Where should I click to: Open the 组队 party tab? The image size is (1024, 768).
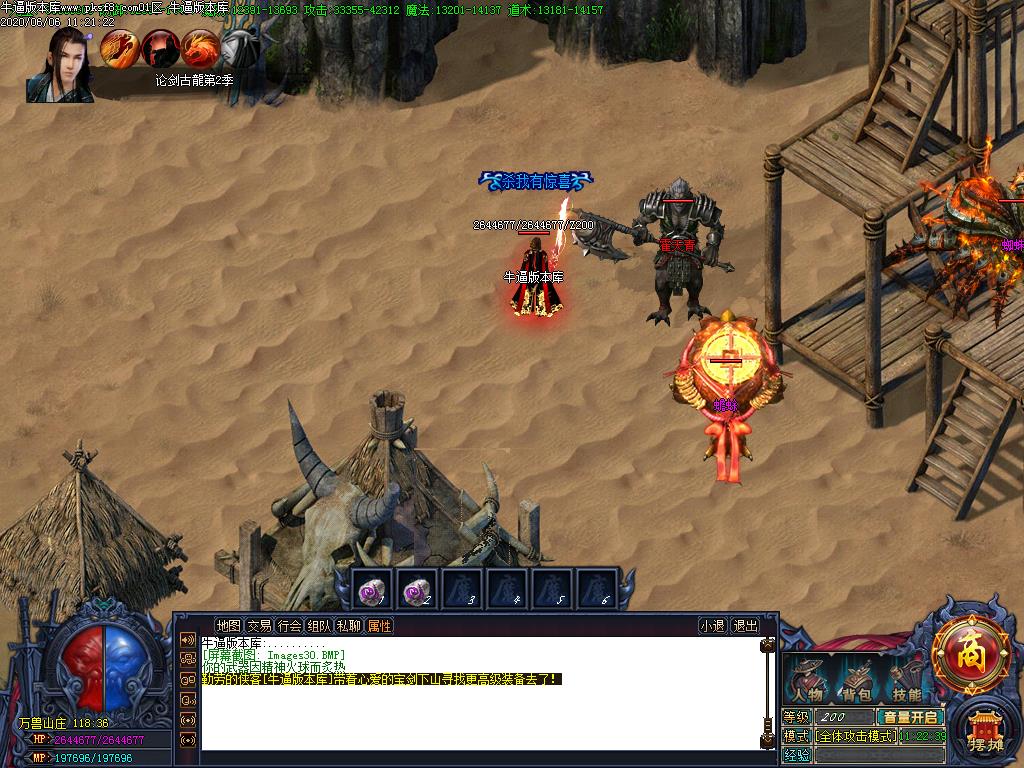tap(319, 626)
